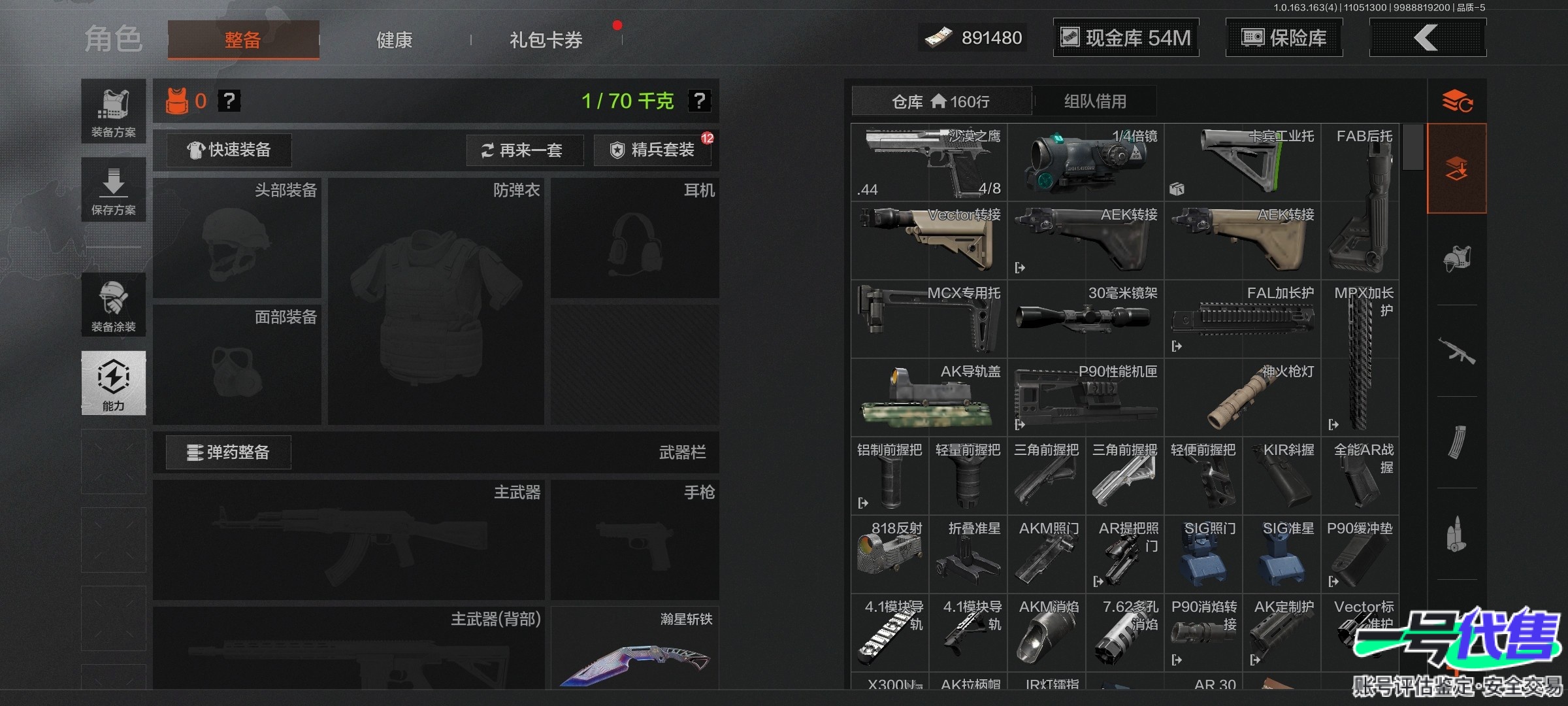Screen dimensions: 1568x706
Task: Select the 能力 ability button
Action: pyautogui.click(x=114, y=383)
